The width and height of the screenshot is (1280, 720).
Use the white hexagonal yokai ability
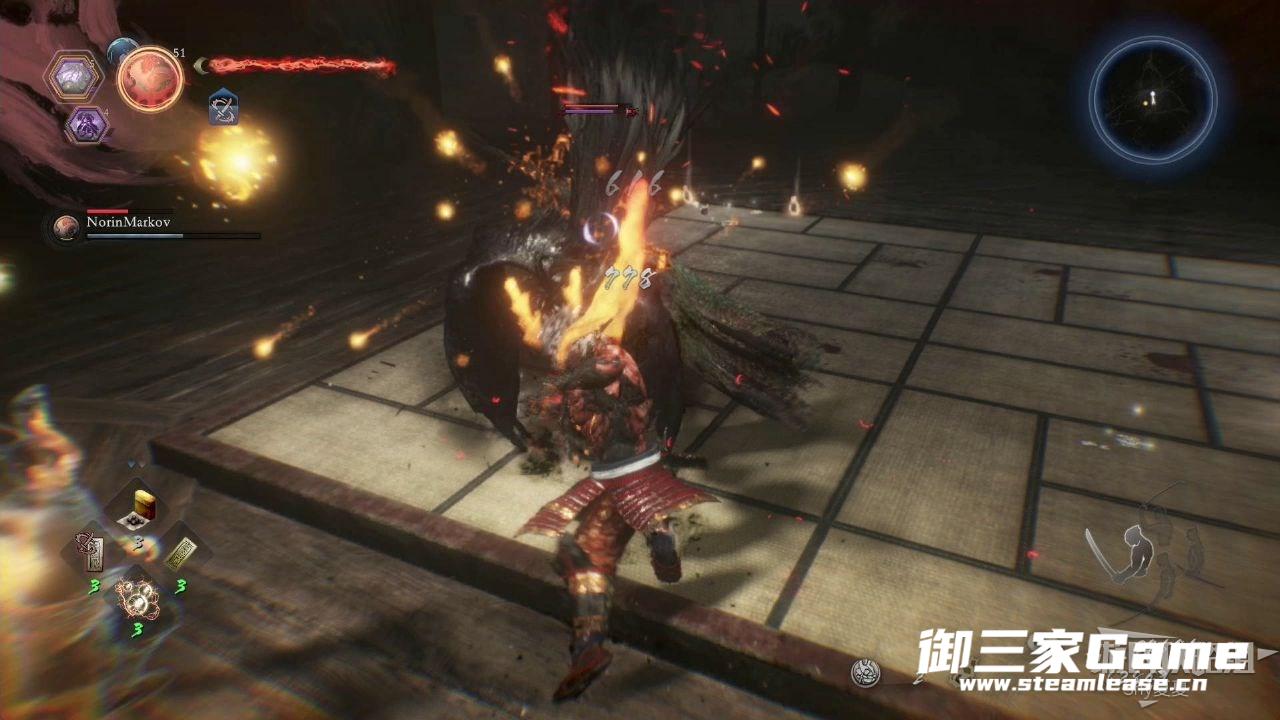click(73, 77)
